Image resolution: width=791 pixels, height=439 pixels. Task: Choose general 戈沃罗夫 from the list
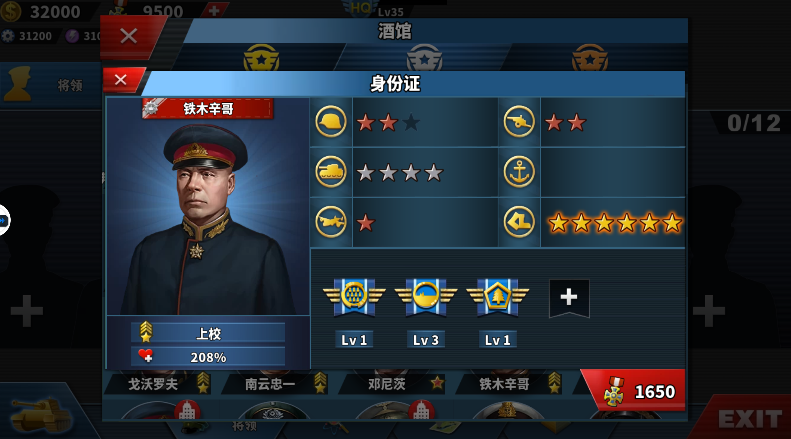click(x=153, y=383)
